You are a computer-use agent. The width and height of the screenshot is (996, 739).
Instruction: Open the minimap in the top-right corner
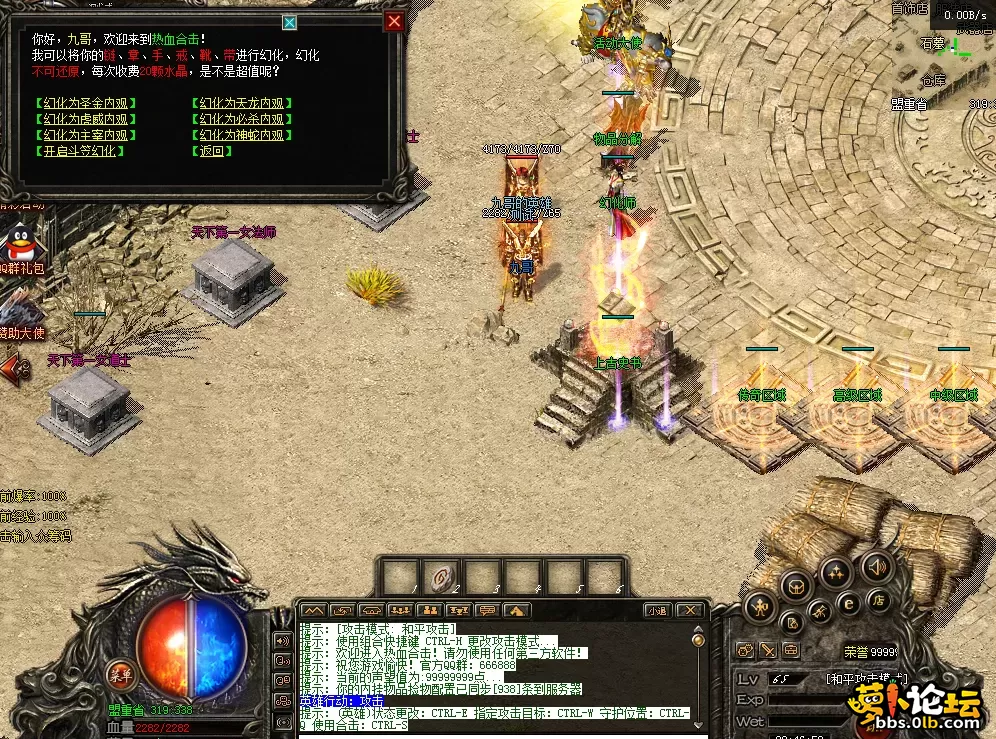[x=944, y=55]
